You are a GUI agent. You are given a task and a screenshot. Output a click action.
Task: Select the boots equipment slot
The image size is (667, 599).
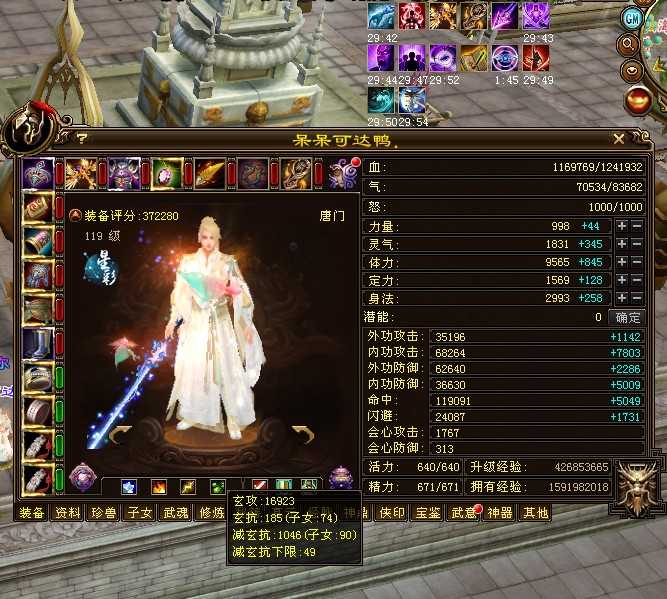coord(38,343)
